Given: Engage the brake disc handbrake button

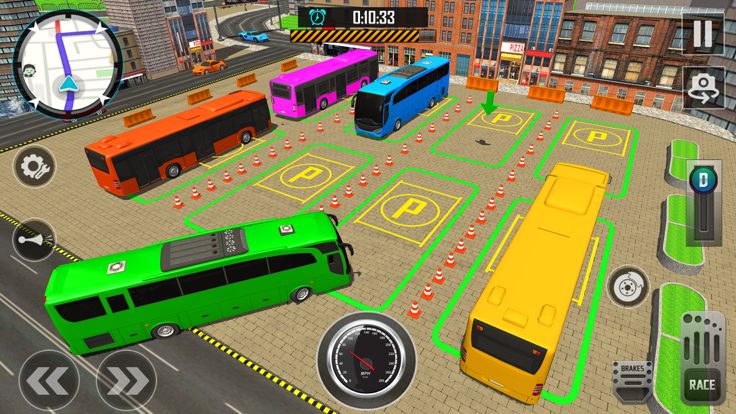Looking at the screenshot, I should tap(629, 286).
